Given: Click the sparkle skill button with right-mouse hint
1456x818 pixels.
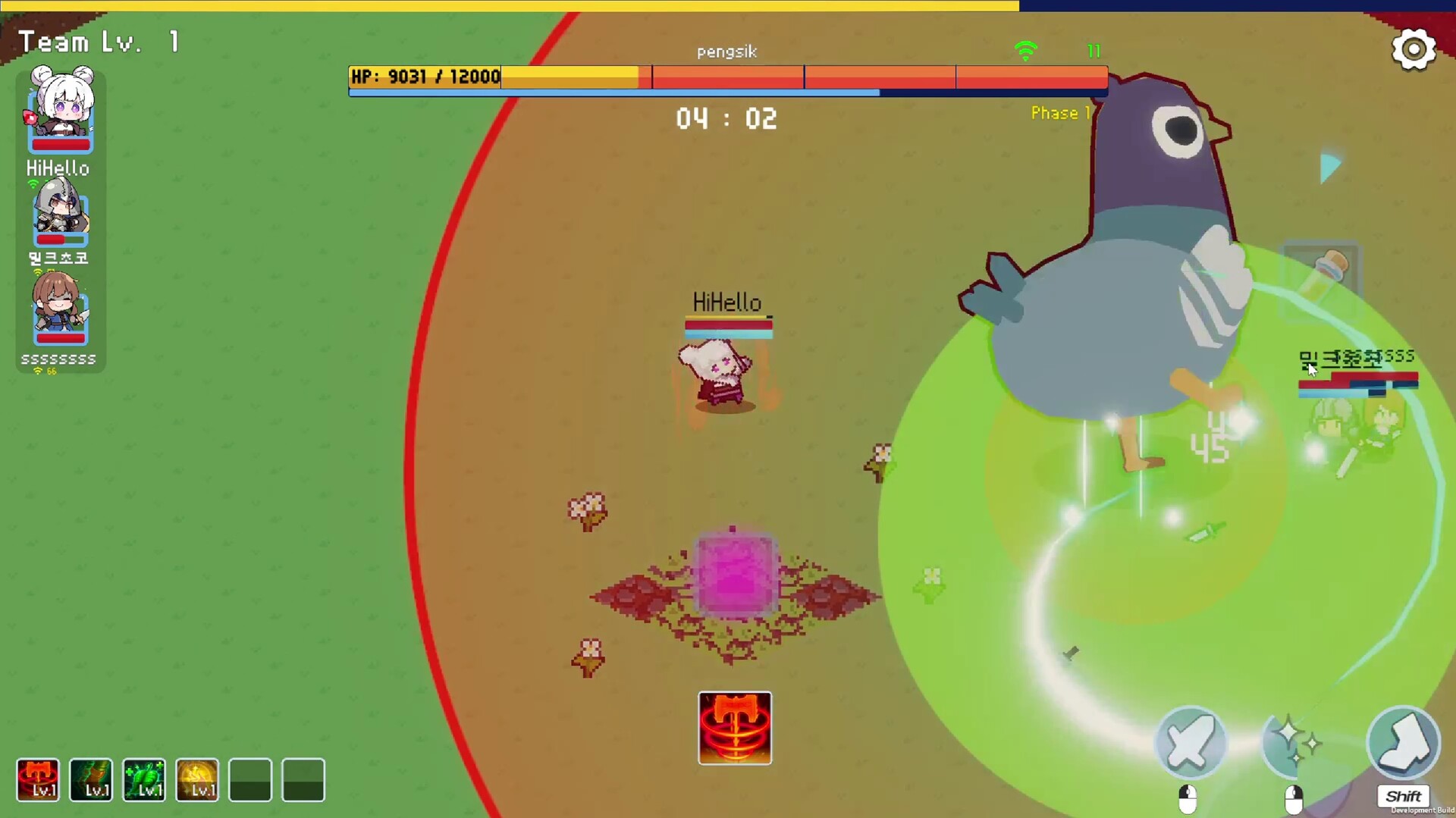Looking at the screenshot, I should [1294, 745].
